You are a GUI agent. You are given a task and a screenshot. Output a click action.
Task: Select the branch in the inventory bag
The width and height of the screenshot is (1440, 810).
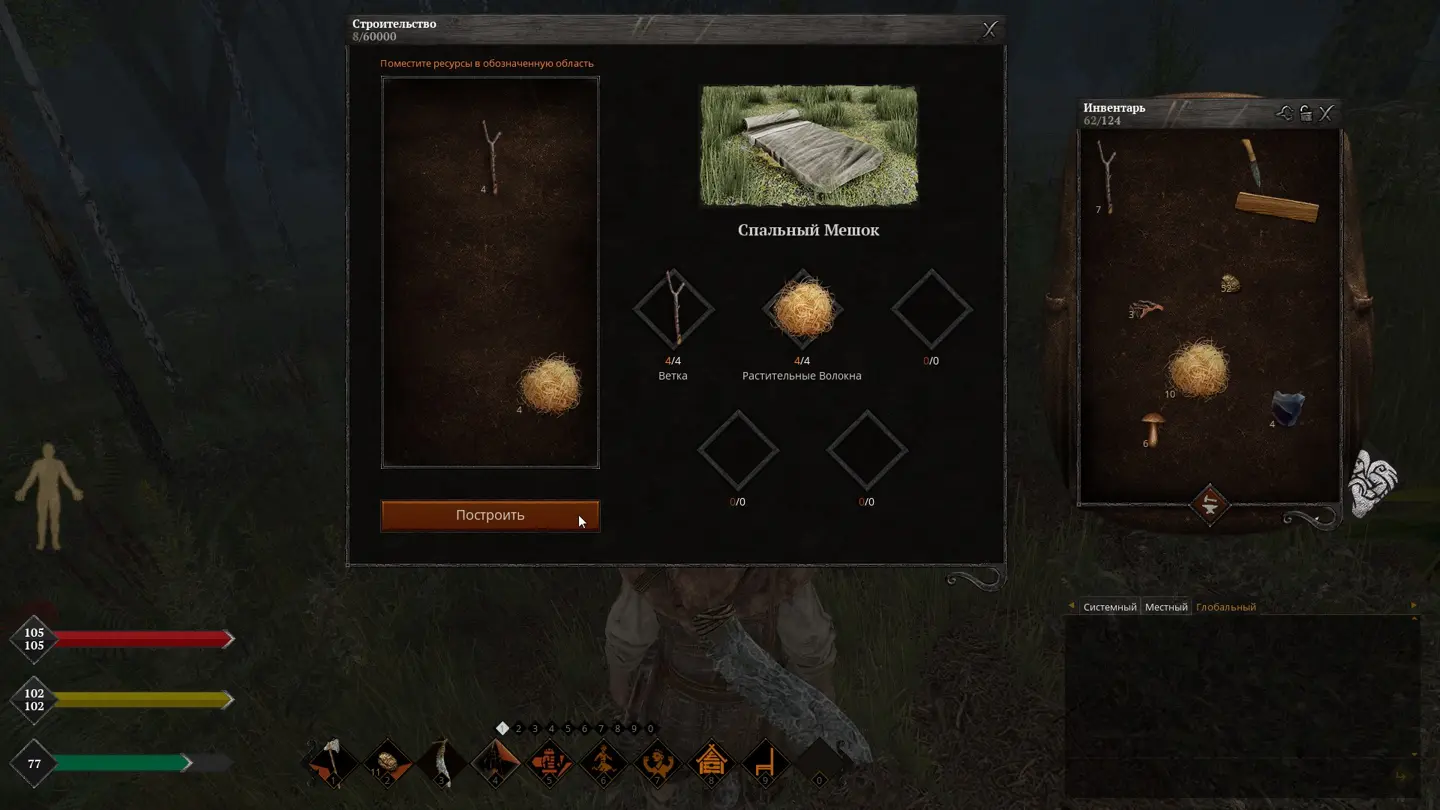(x=1106, y=176)
